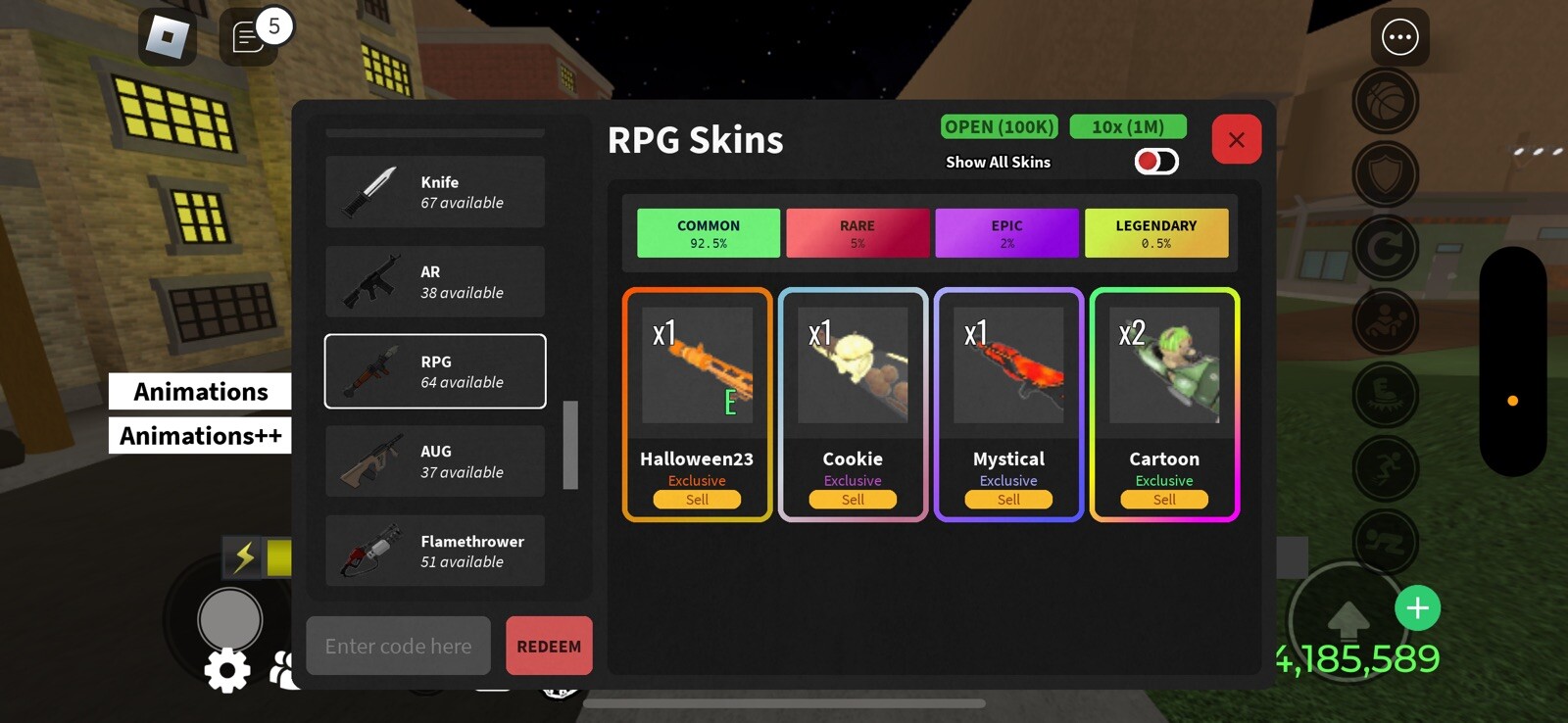Open the players icon next to settings
Screen dimensions: 1568x723
point(282,670)
